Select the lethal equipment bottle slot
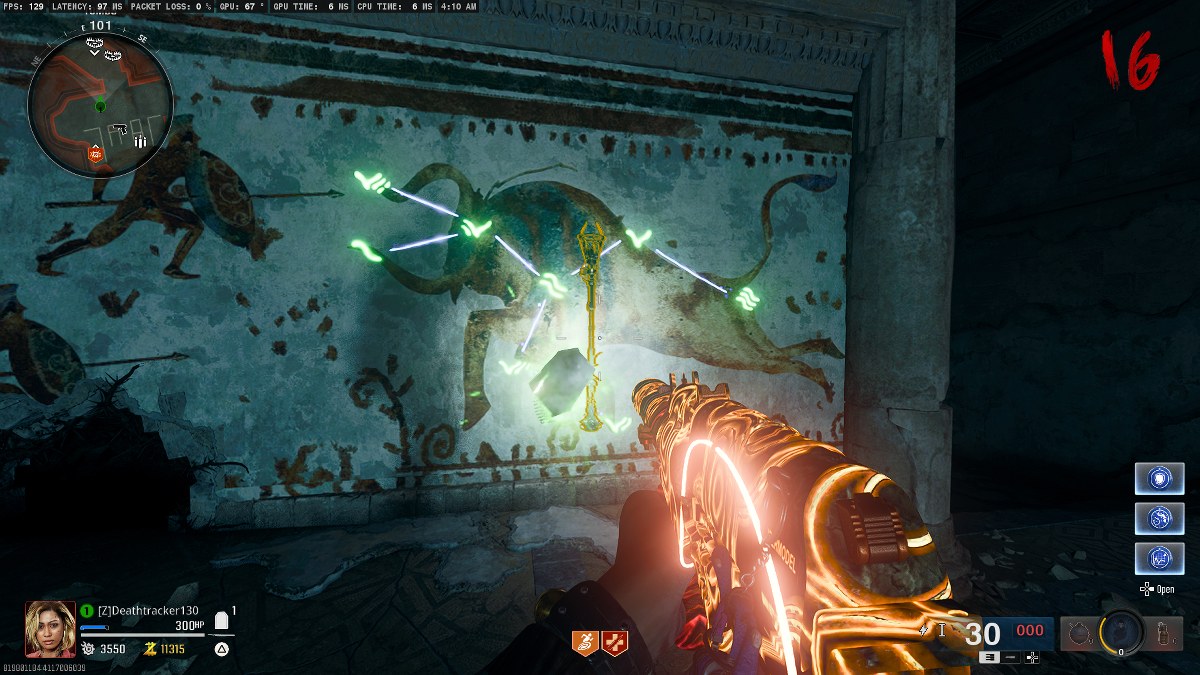Screen dimensions: 1200x675 coord(1164,633)
